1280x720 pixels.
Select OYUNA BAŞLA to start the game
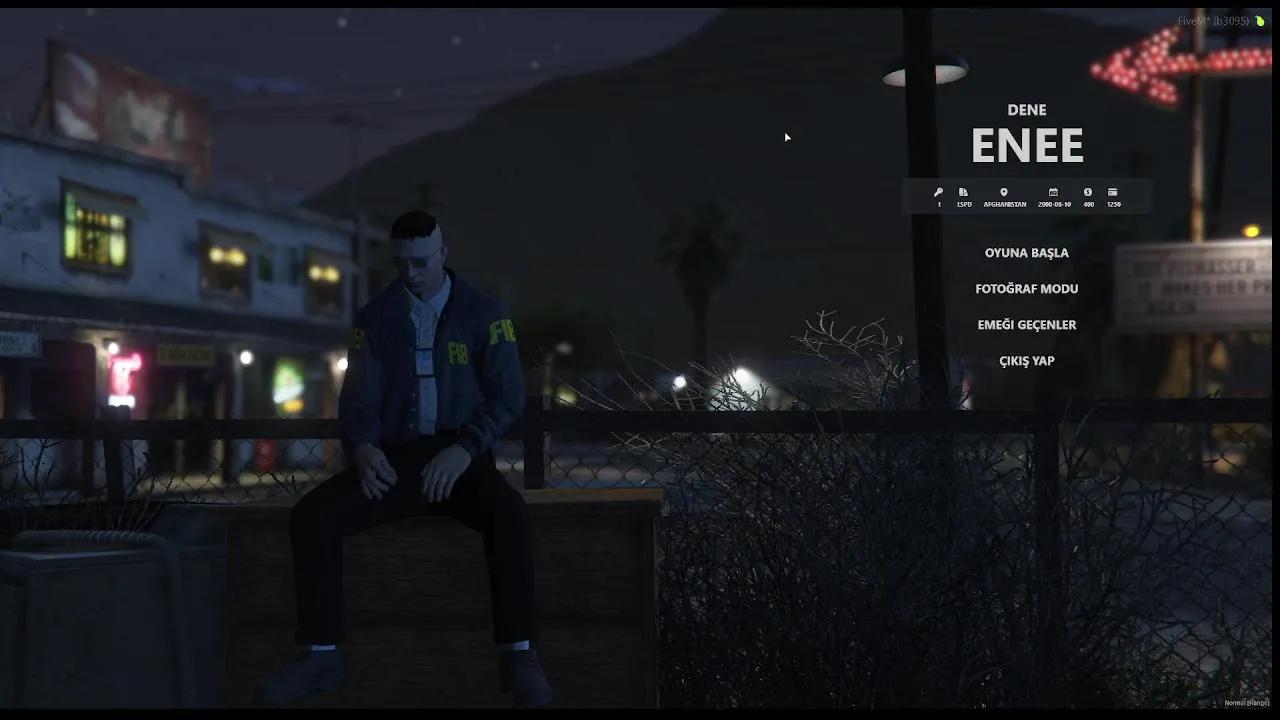(x=1027, y=253)
